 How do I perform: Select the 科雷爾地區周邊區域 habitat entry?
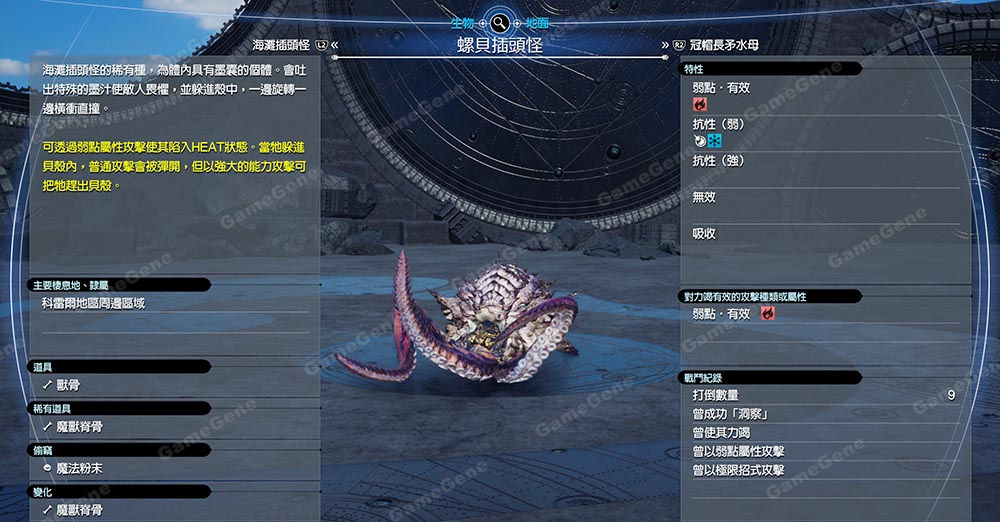point(93,302)
